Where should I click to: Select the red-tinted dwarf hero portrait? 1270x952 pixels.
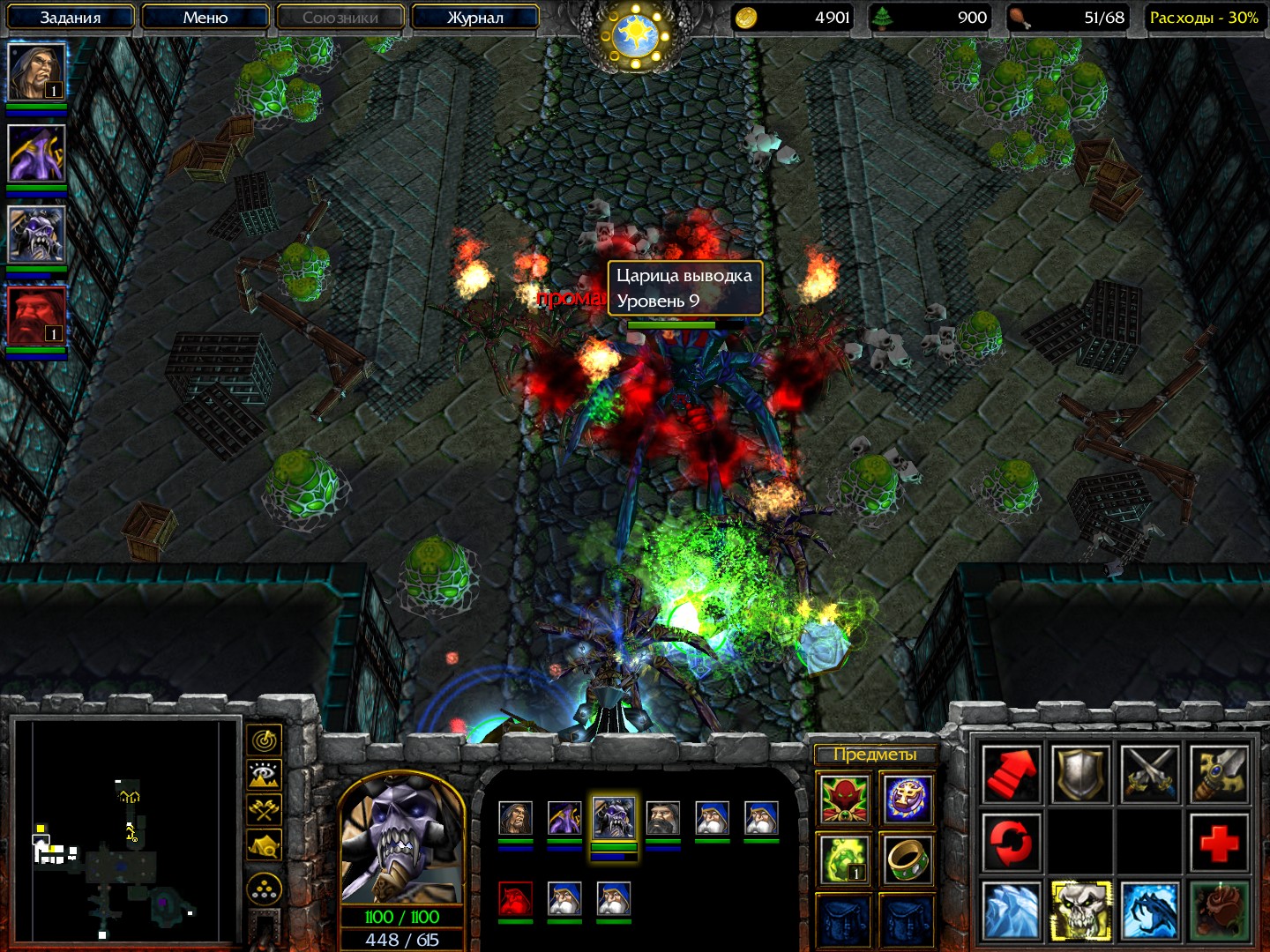(36, 316)
